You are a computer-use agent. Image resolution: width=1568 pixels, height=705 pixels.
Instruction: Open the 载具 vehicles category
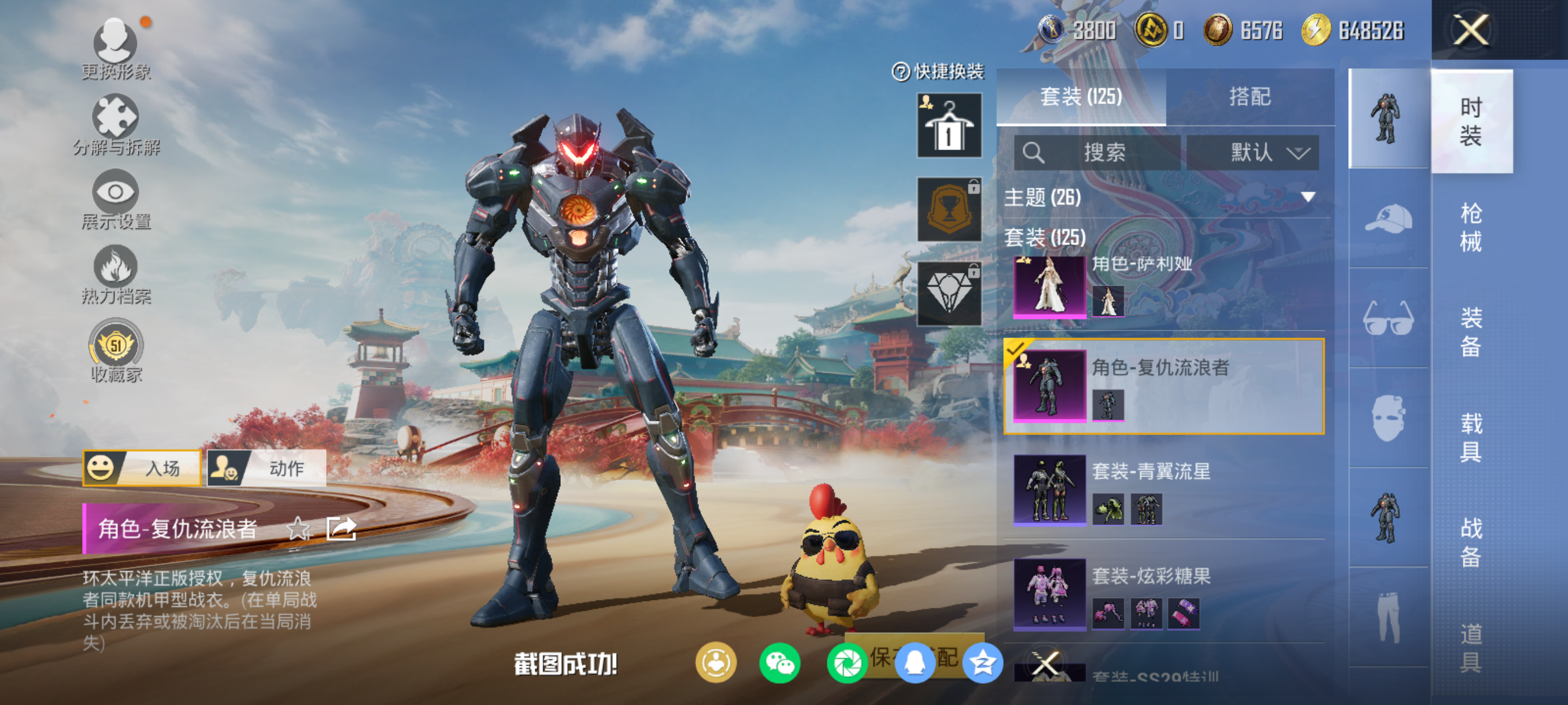click(x=1470, y=437)
